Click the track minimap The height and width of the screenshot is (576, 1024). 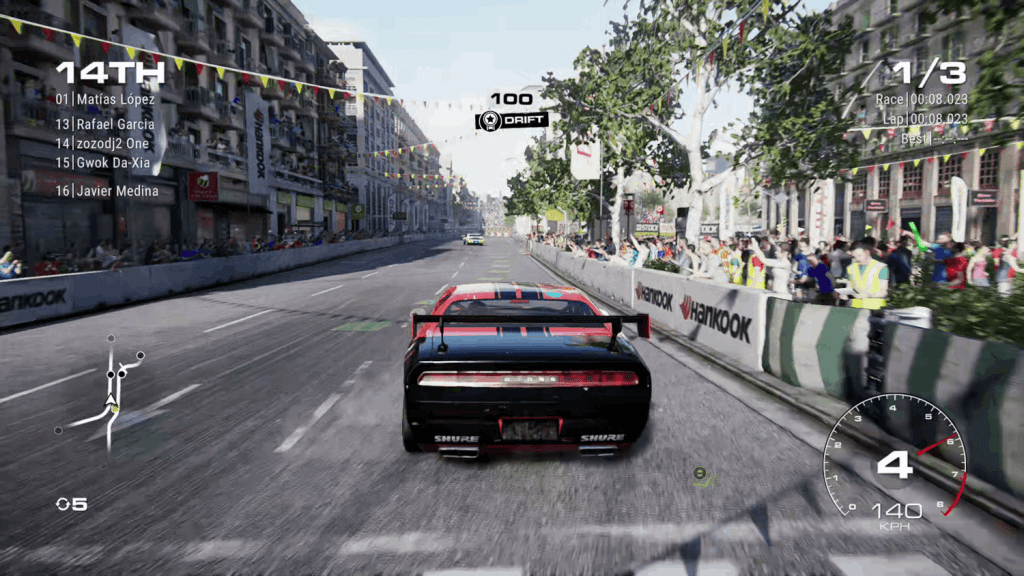(x=106, y=392)
